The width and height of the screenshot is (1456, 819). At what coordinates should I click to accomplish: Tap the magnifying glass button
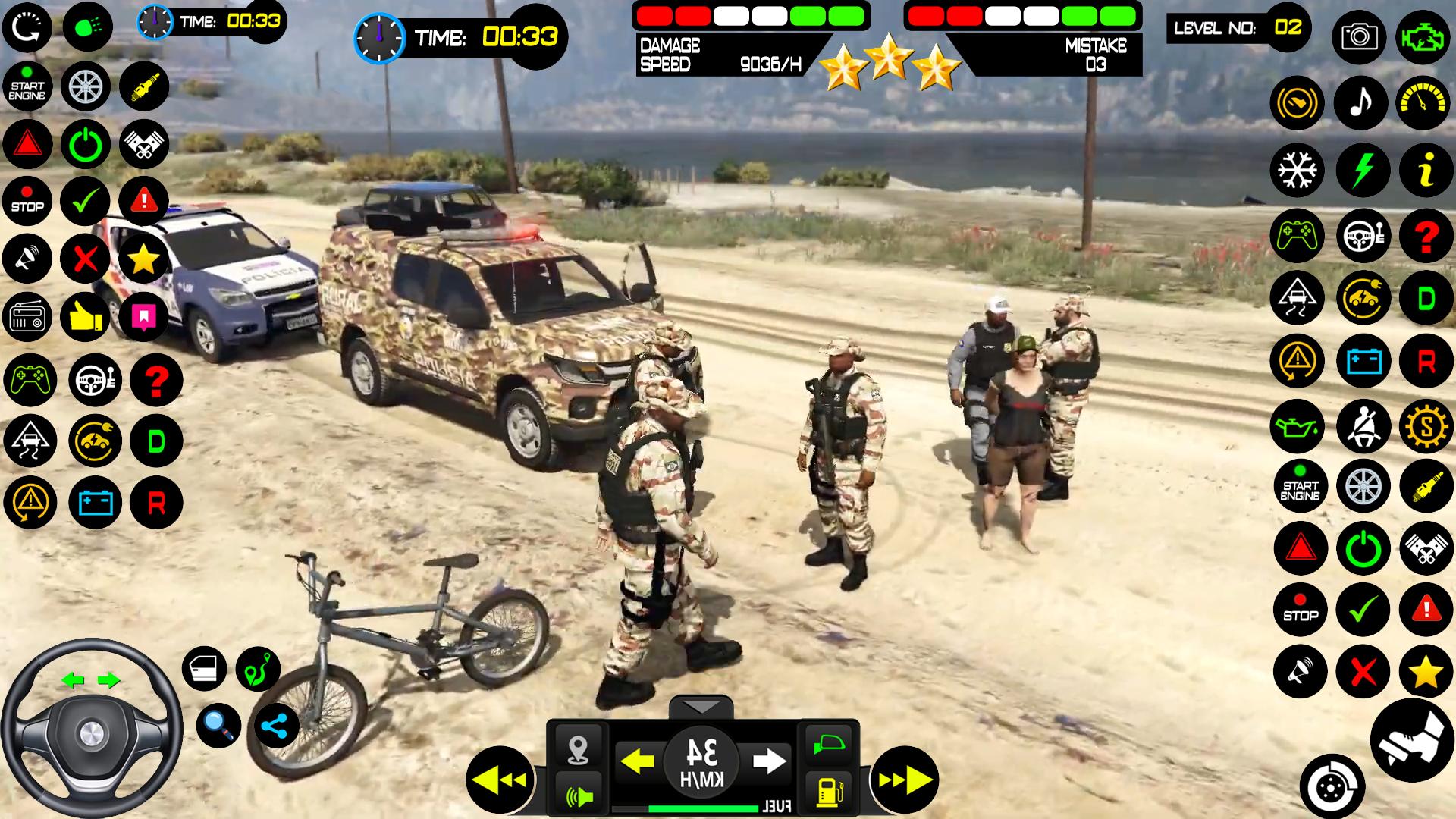coord(219,726)
